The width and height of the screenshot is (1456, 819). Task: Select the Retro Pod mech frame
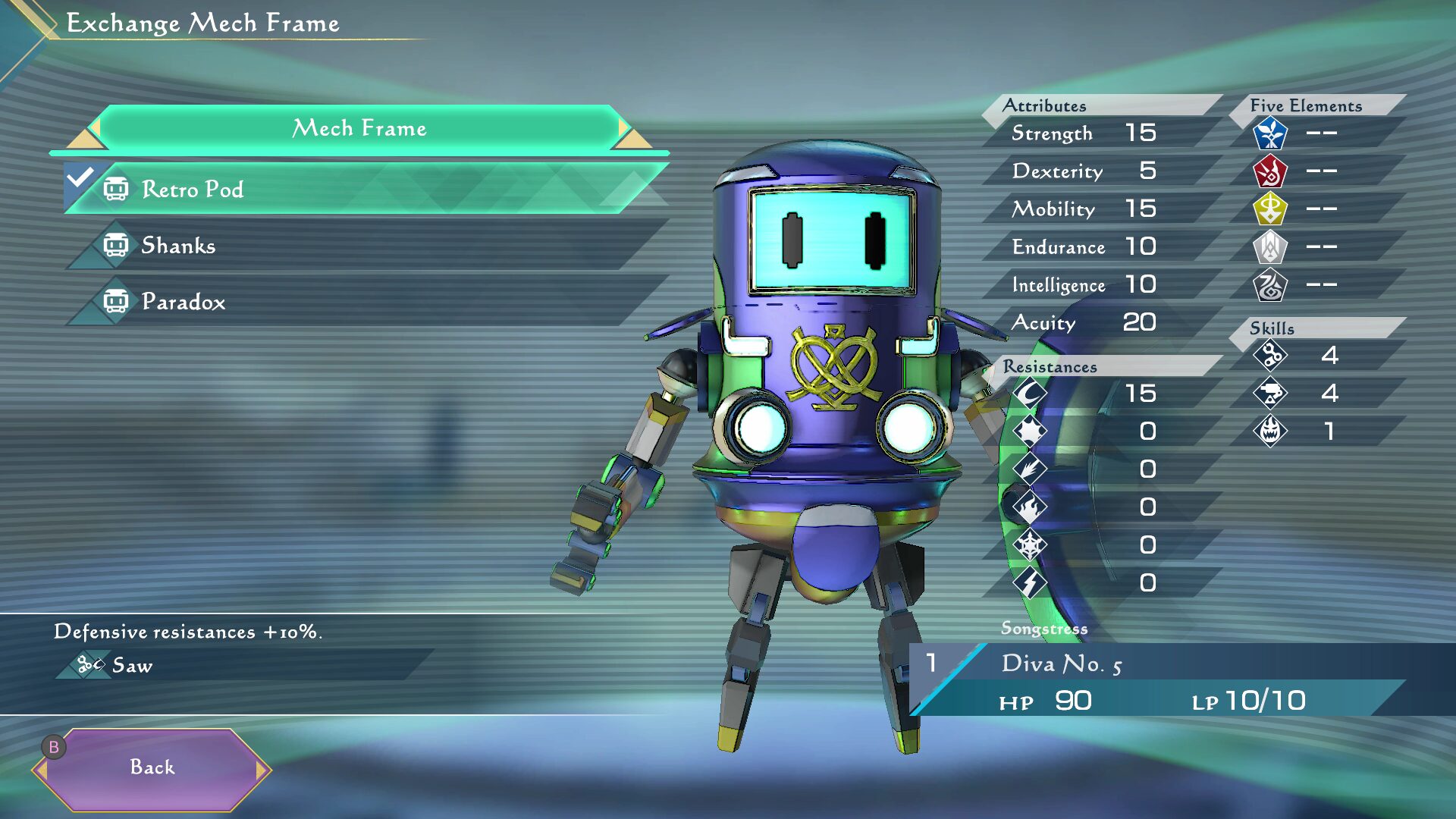[x=364, y=189]
